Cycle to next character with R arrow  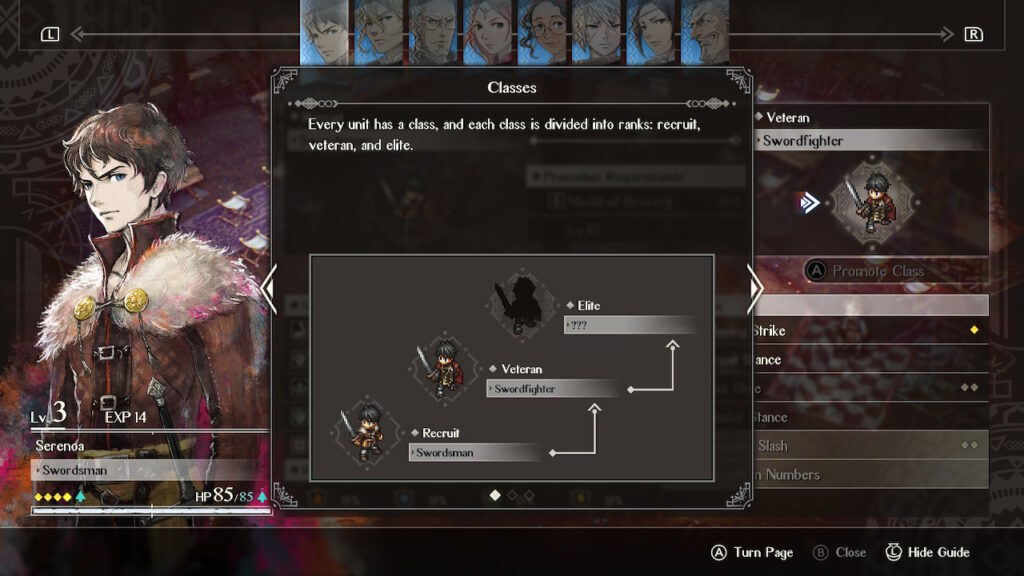pos(972,34)
